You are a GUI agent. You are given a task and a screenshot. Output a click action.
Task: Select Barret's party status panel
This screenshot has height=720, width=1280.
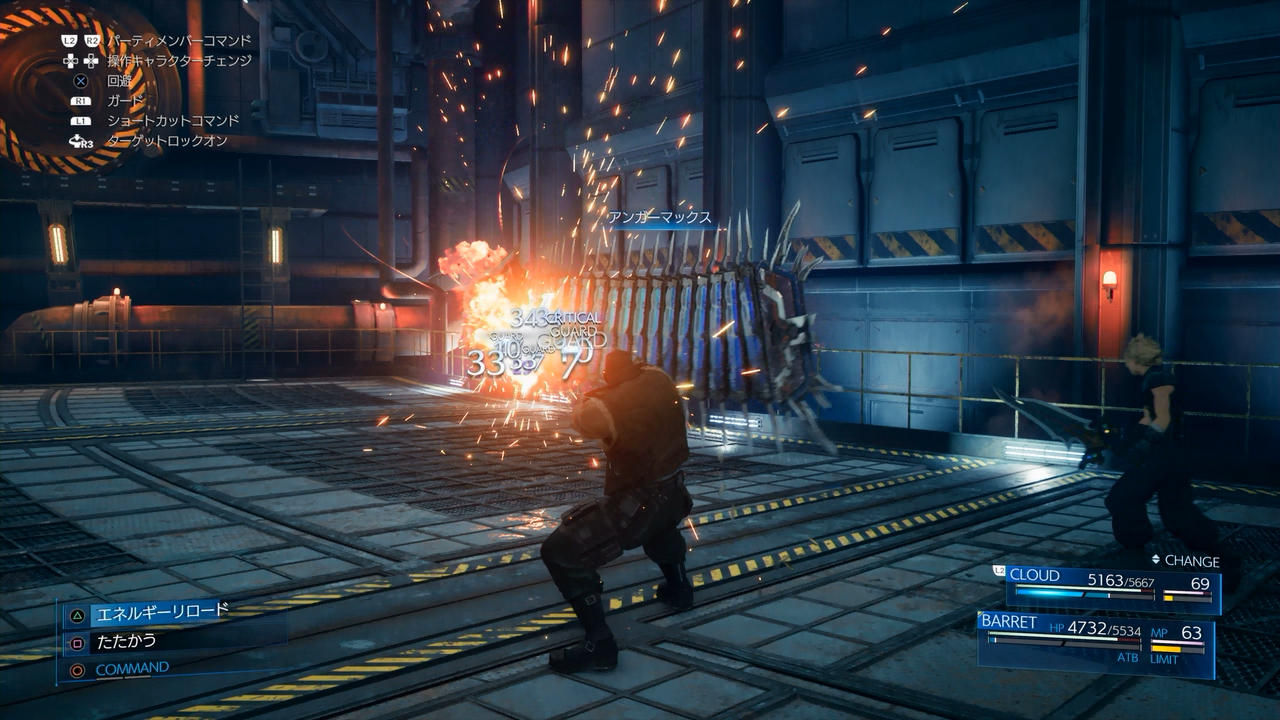(1096, 641)
